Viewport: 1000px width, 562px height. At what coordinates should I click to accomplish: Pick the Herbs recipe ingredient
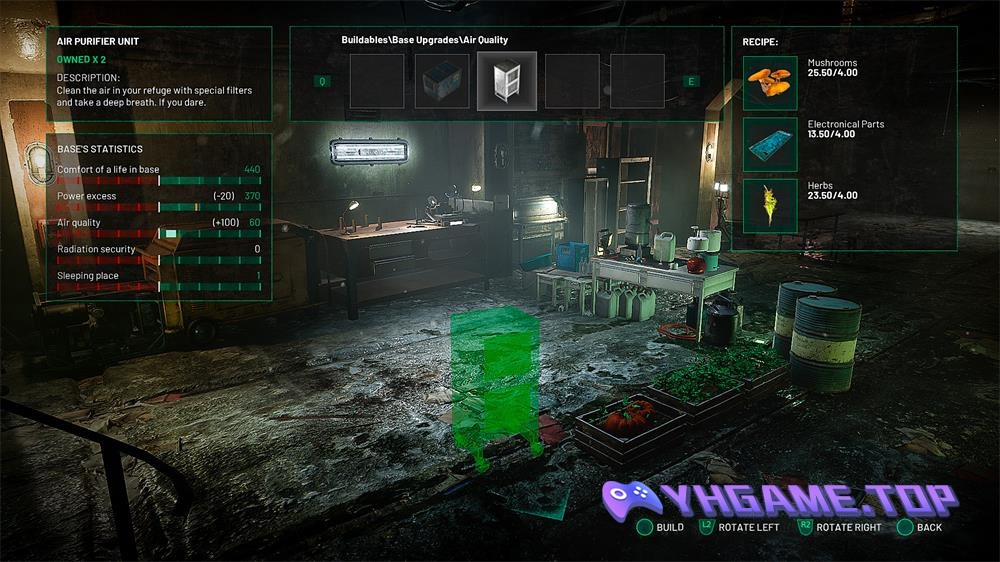770,205
